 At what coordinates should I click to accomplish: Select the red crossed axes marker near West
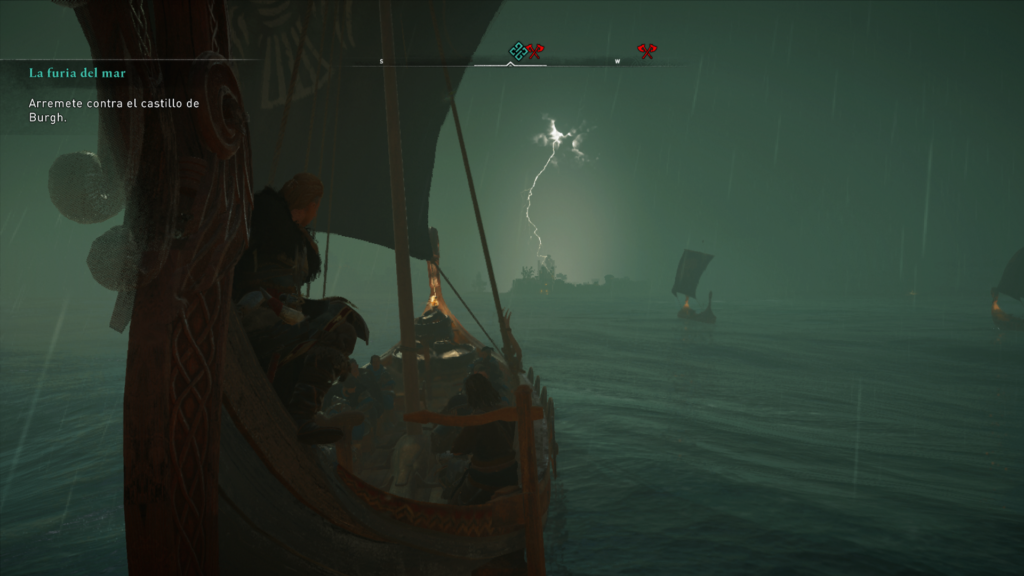pos(647,50)
